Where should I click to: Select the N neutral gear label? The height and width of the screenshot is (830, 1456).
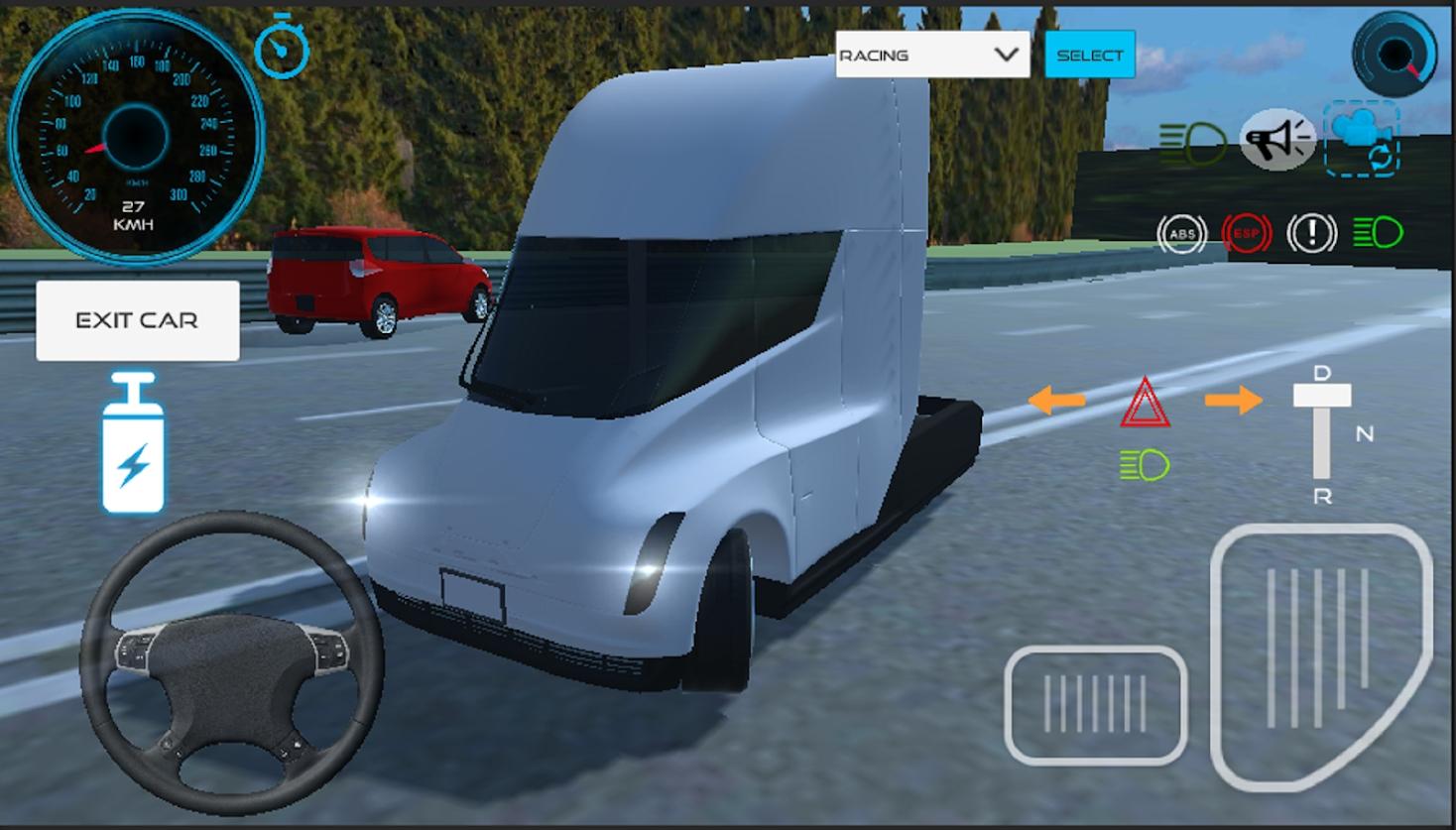point(1363,431)
